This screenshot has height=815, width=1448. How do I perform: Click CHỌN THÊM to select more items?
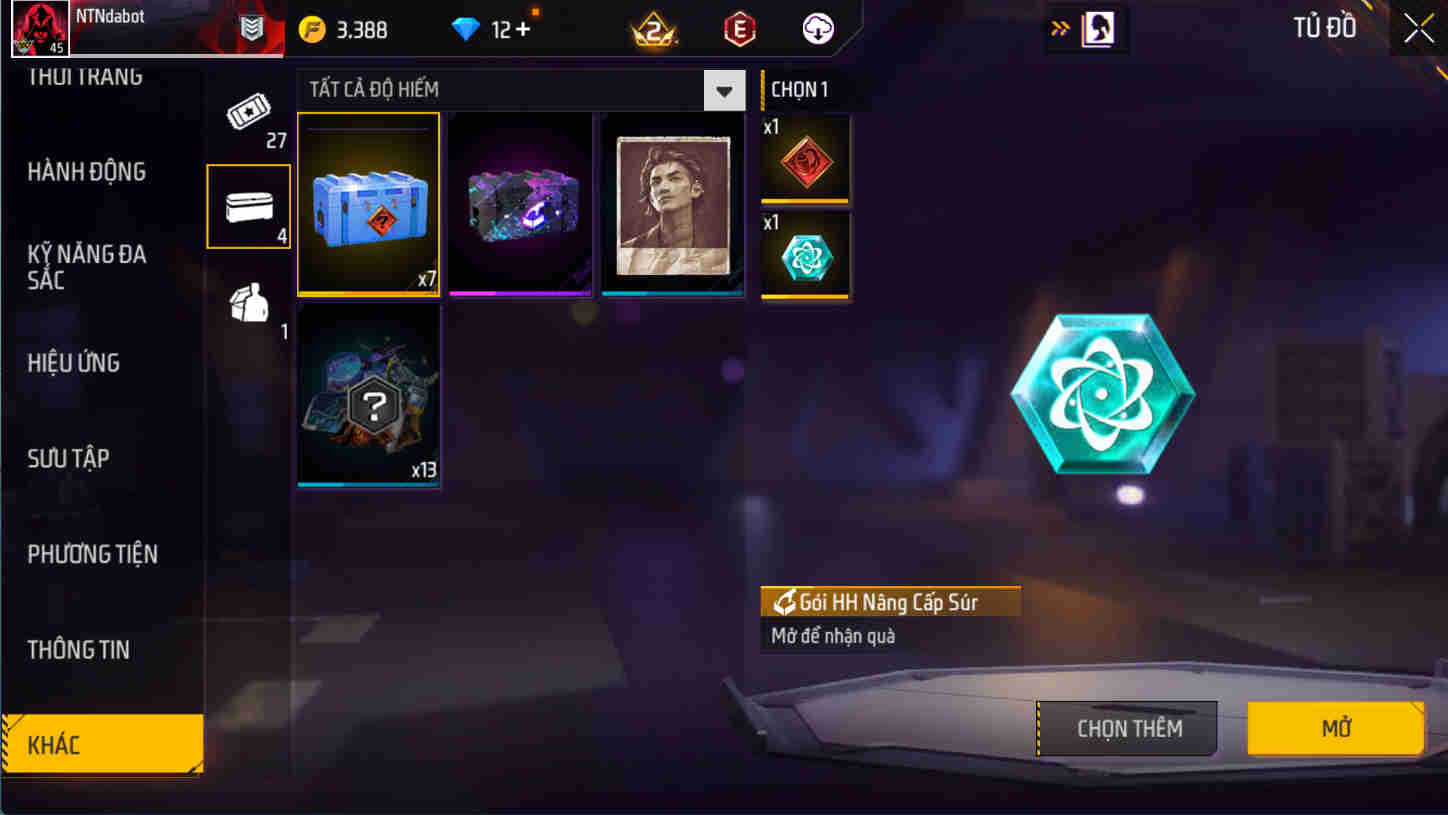pos(1127,728)
